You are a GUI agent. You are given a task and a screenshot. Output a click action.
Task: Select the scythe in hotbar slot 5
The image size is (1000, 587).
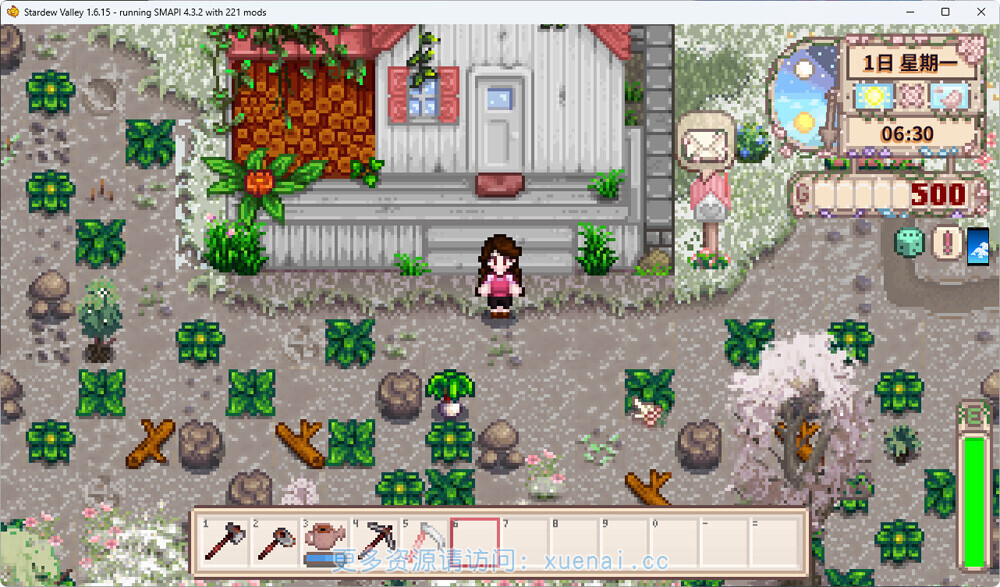tap(424, 541)
